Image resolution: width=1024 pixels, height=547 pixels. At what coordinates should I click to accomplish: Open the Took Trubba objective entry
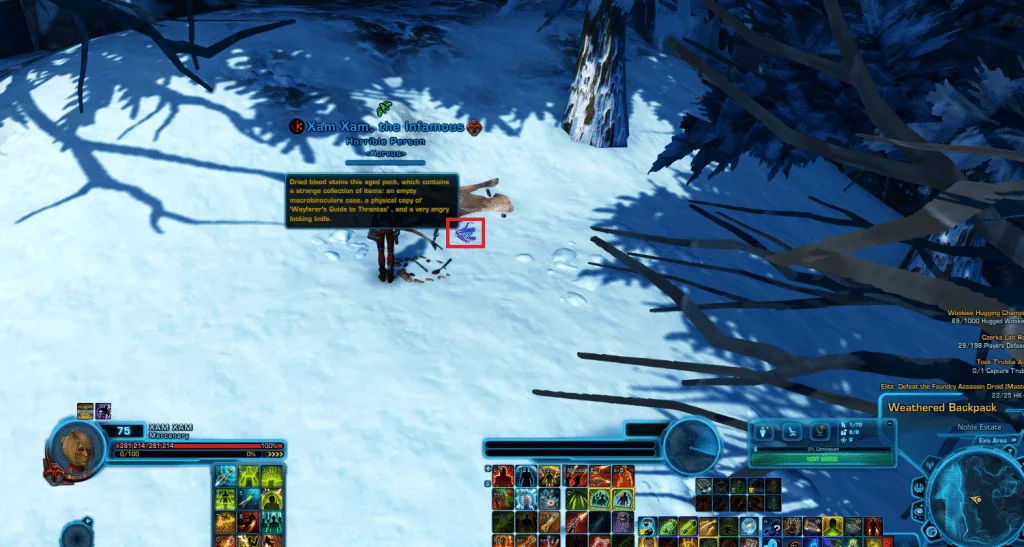996,364
